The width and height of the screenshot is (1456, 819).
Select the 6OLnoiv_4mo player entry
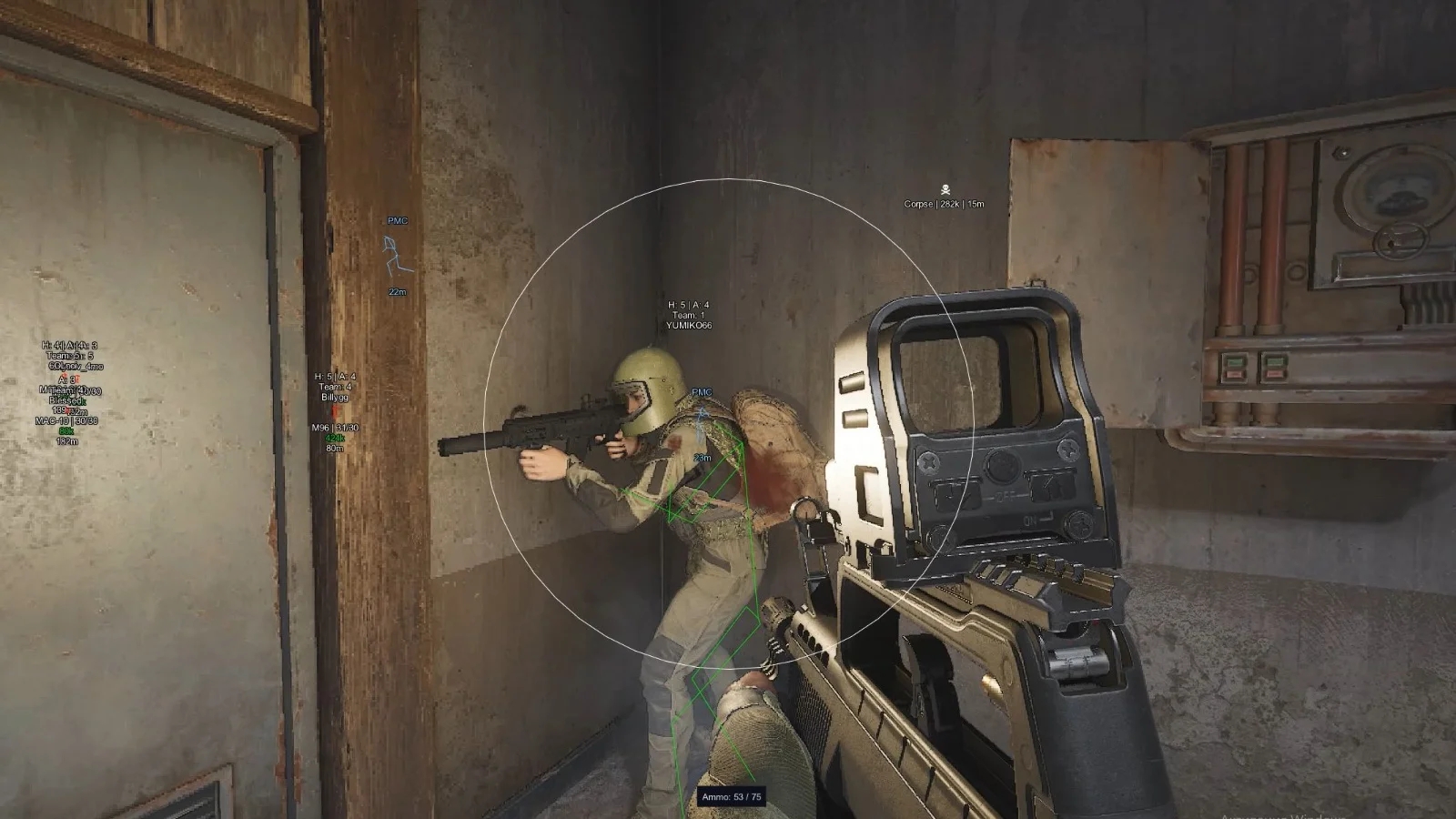[76, 367]
